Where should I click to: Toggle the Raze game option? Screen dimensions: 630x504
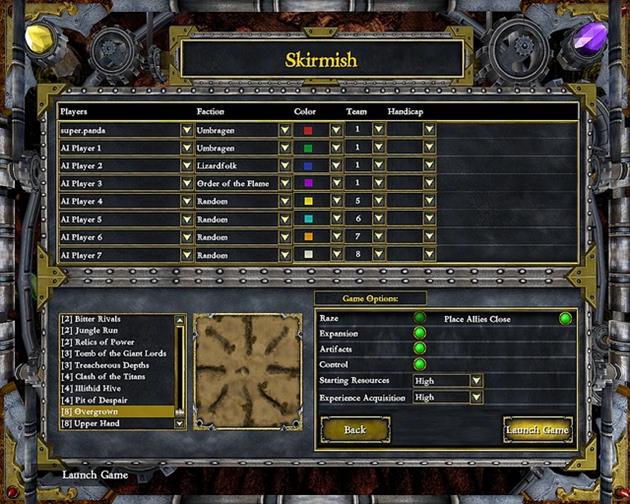click(420, 318)
